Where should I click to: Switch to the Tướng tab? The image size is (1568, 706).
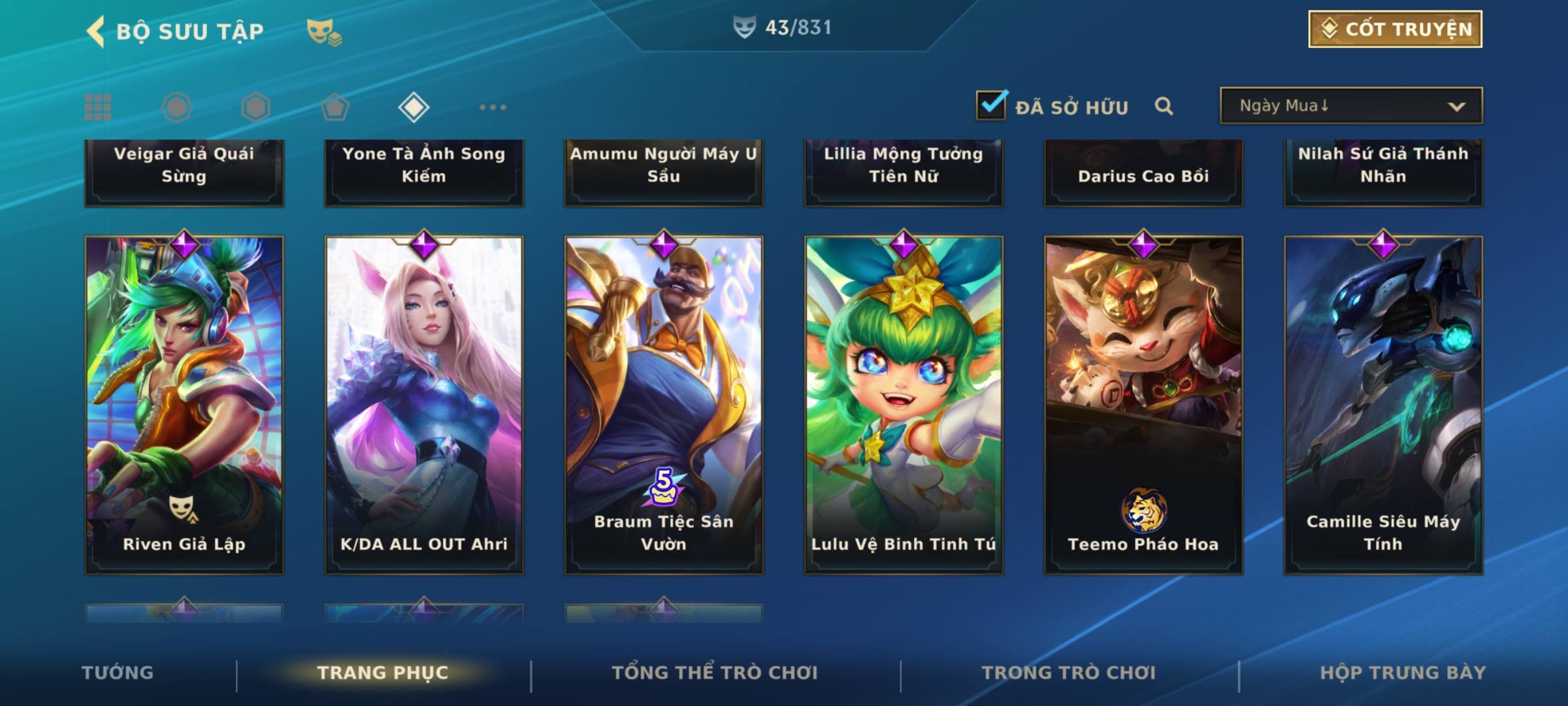[x=118, y=673]
